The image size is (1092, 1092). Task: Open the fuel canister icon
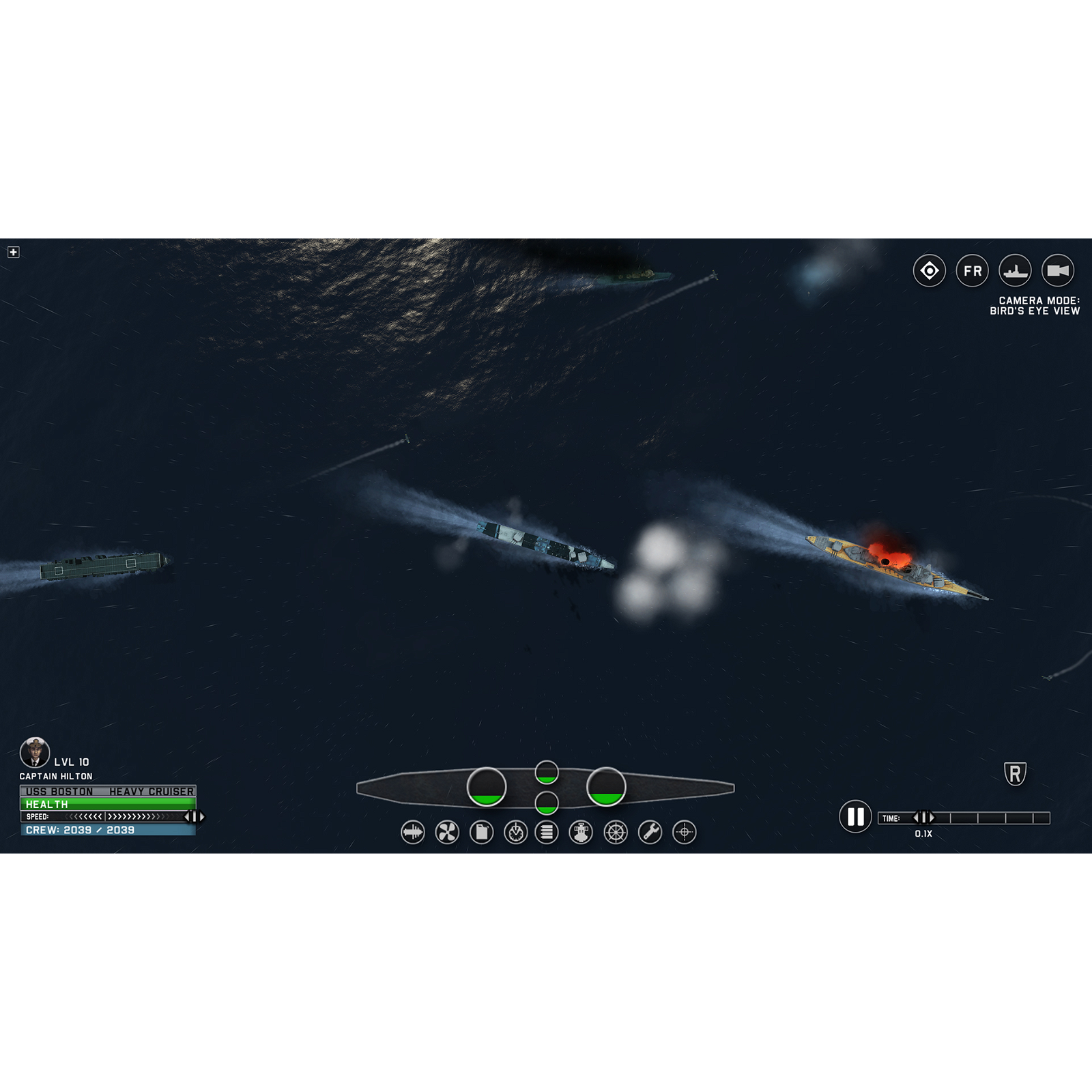click(x=481, y=832)
